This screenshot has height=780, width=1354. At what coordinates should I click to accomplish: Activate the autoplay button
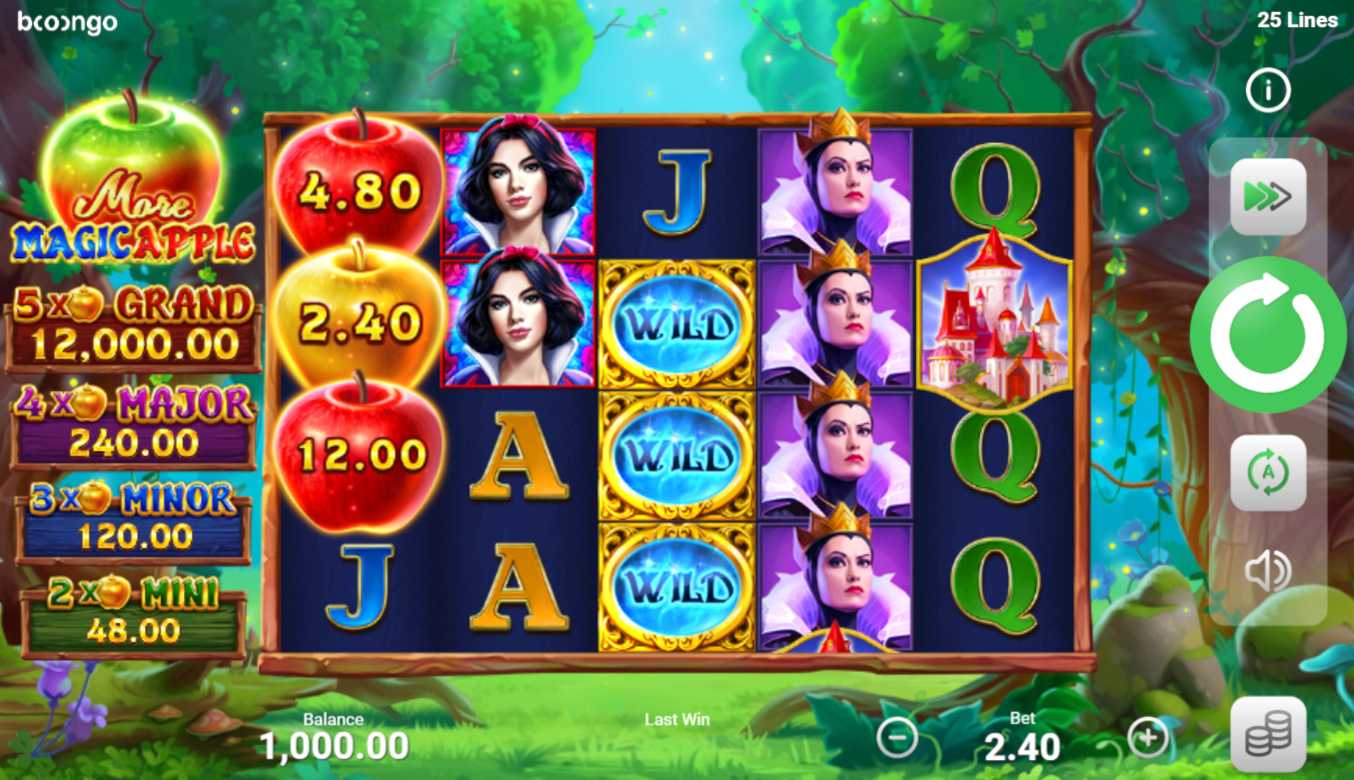tap(1267, 472)
